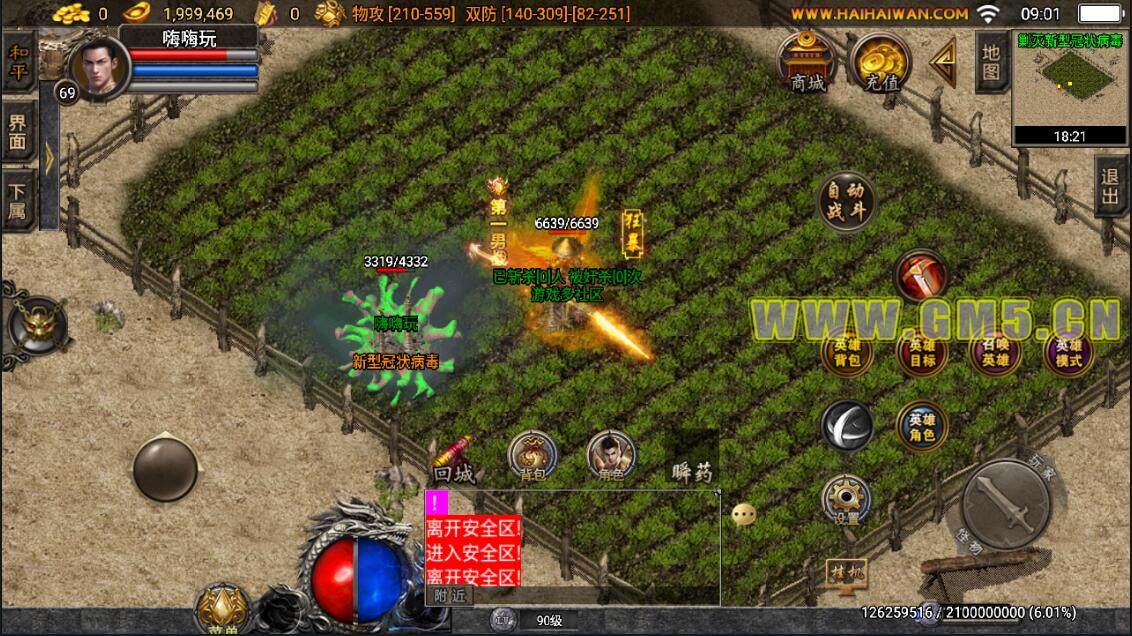This screenshot has width=1132, height=636.
Task: Open the 背包 backpack
Action: [532, 457]
